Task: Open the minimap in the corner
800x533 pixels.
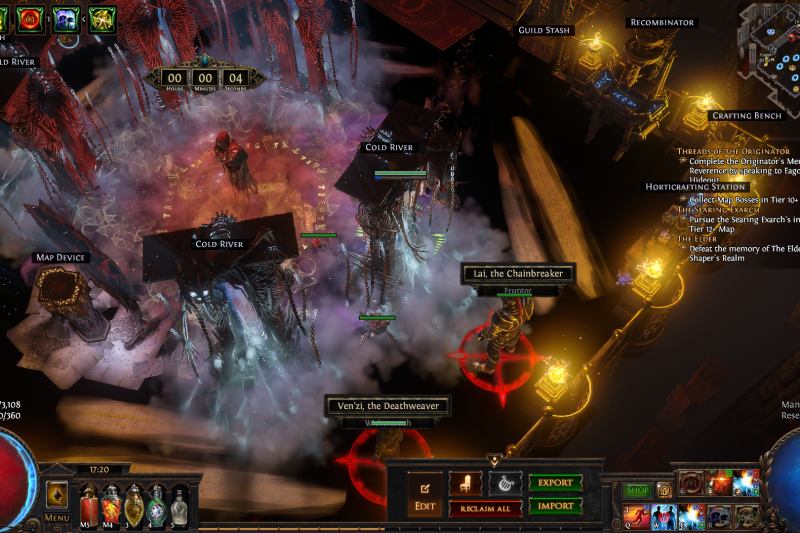Action: click(x=768, y=33)
